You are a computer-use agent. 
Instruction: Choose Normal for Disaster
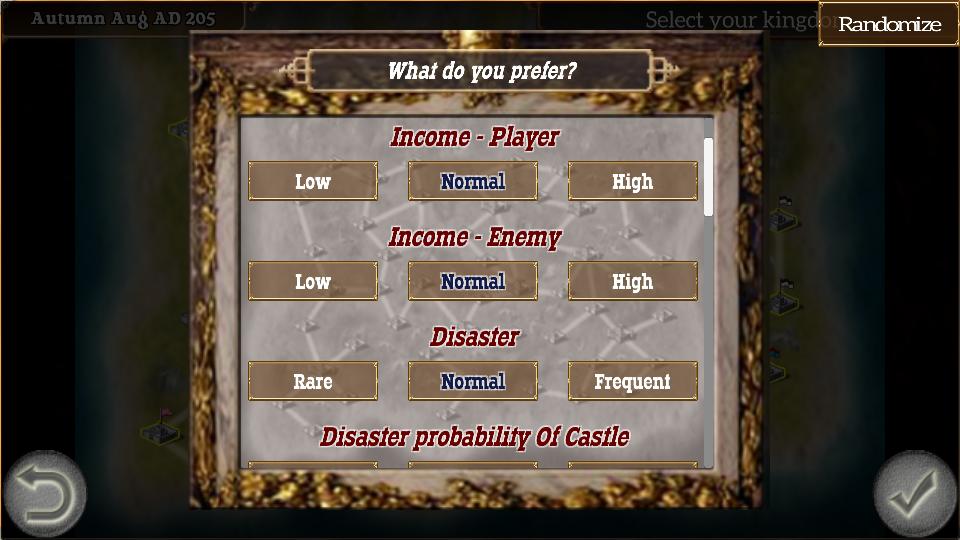click(473, 381)
